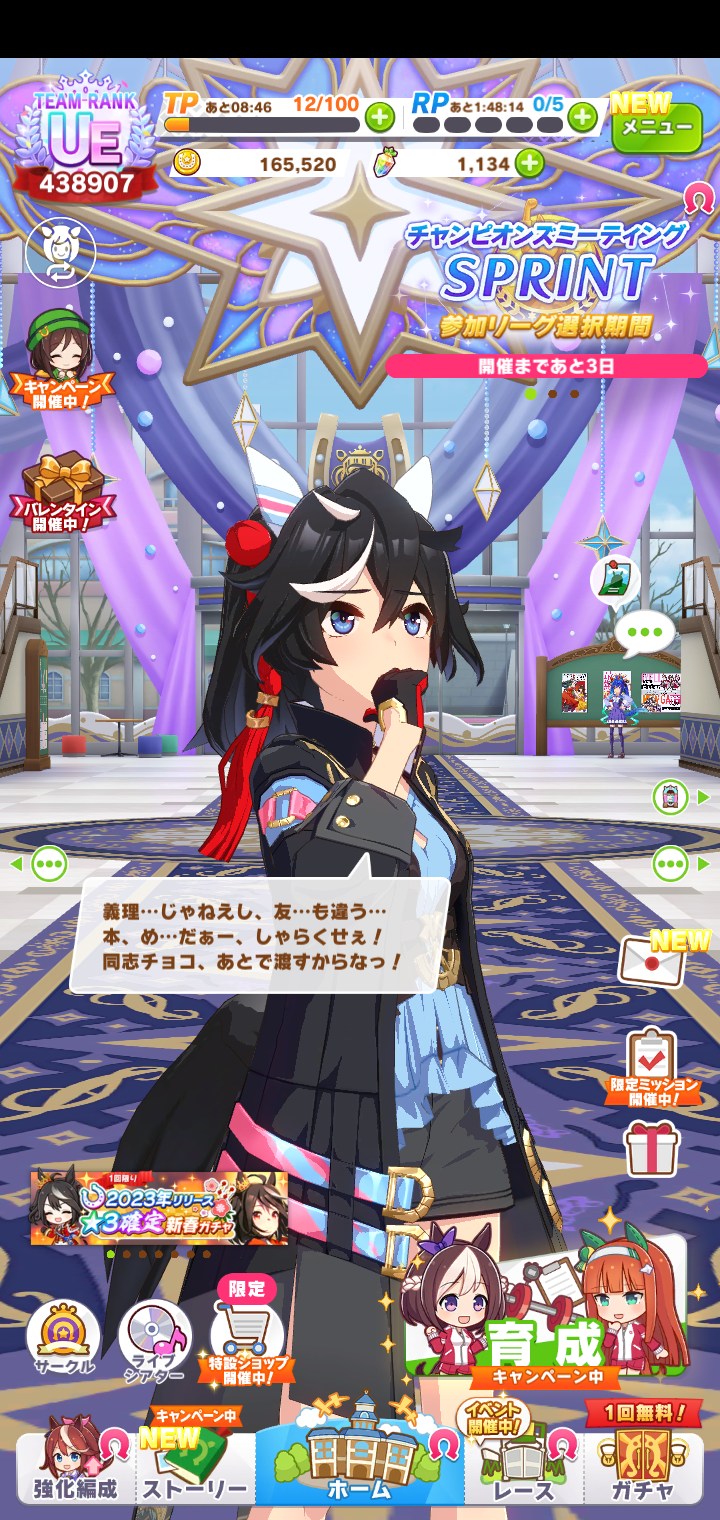720x1520 pixels.
Task: Open the red gift box presents
Action: pos(652,1147)
